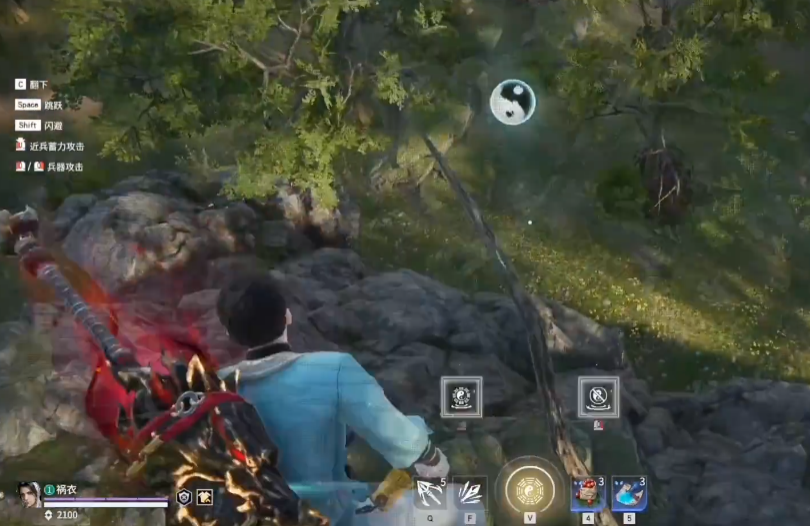810x526 pixels.
Task: Click the floating yin-yang marker
Action: pyautogui.click(x=512, y=102)
